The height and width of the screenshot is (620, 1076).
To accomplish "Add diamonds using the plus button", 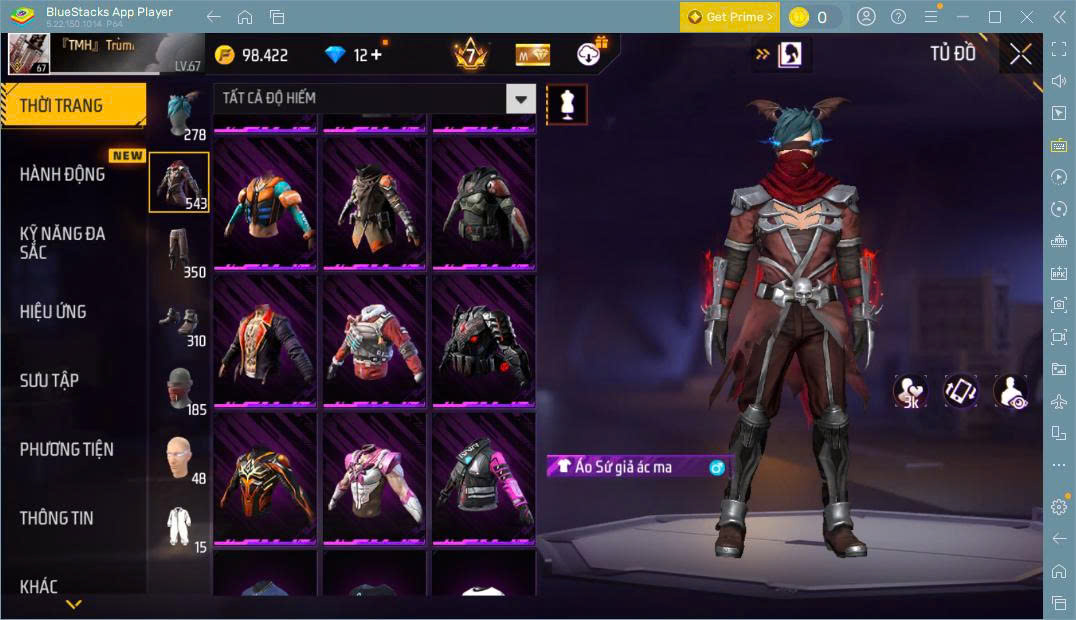I will pos(376,55).
